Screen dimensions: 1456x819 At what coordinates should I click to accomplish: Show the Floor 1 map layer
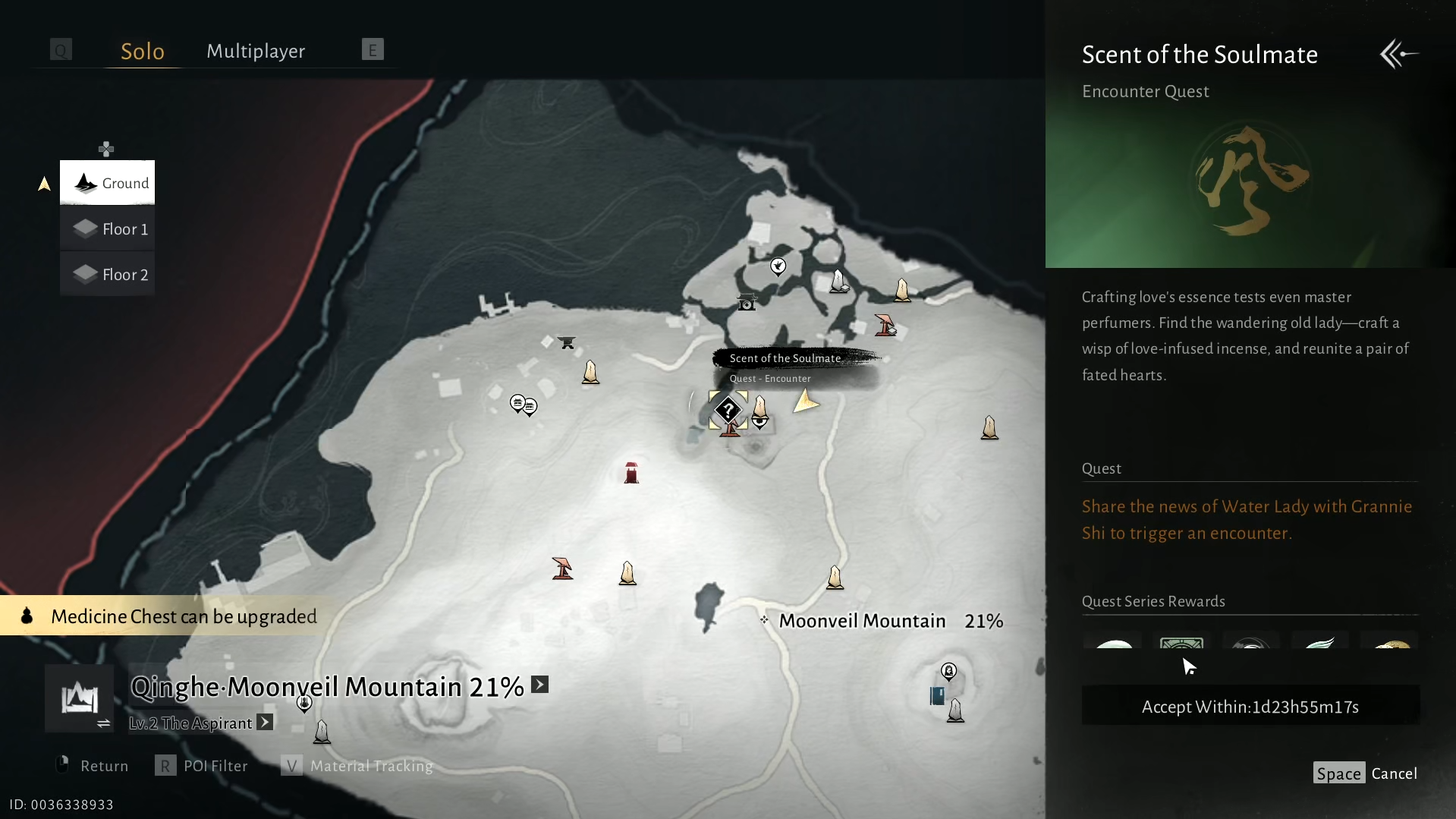(x=108, y=228)
